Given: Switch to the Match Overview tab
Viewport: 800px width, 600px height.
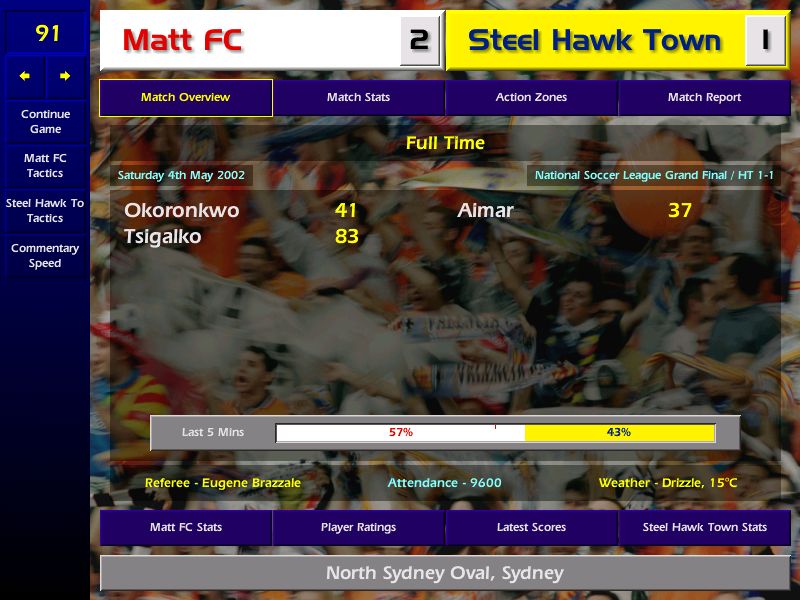Looking at the screenshot, I should click(x=186, y=98).
